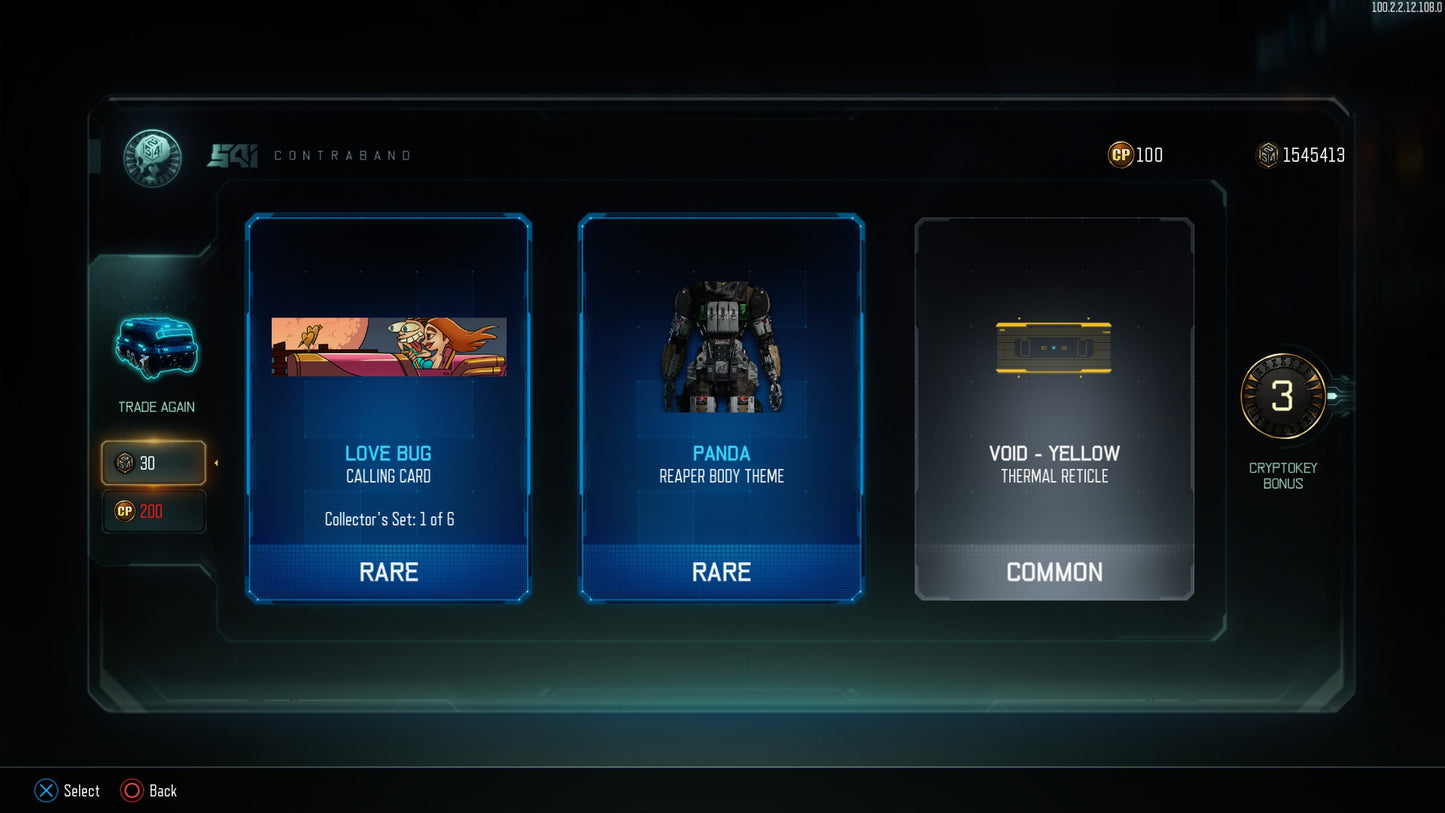Expand the Cryptokey Bonus panel
The image size is (1445, 813).
1283,474
